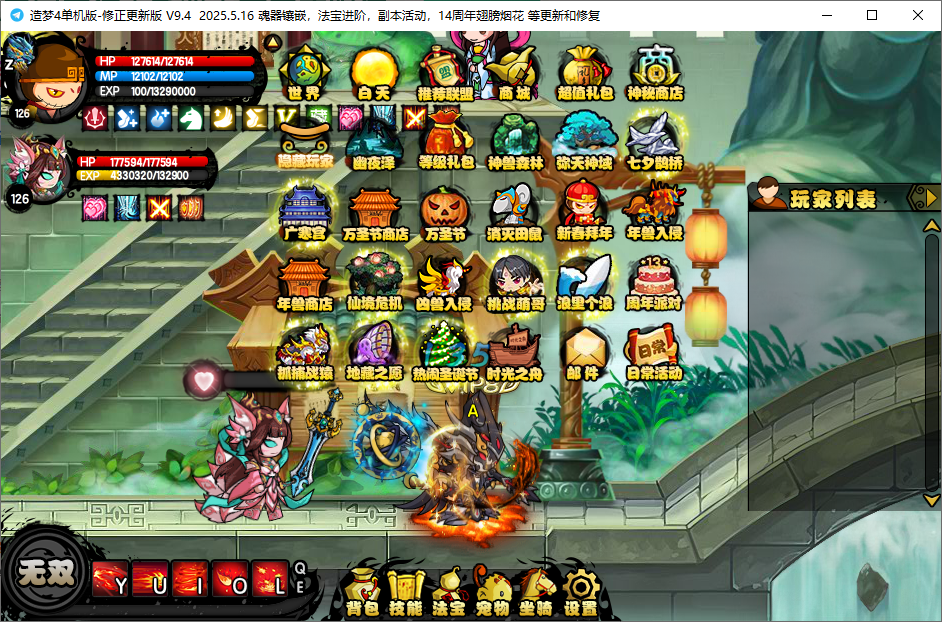Claim the 等级礼包 level gift
This screenshot has width=942, height=622.
pyautogui.click(x=445, y=142)
